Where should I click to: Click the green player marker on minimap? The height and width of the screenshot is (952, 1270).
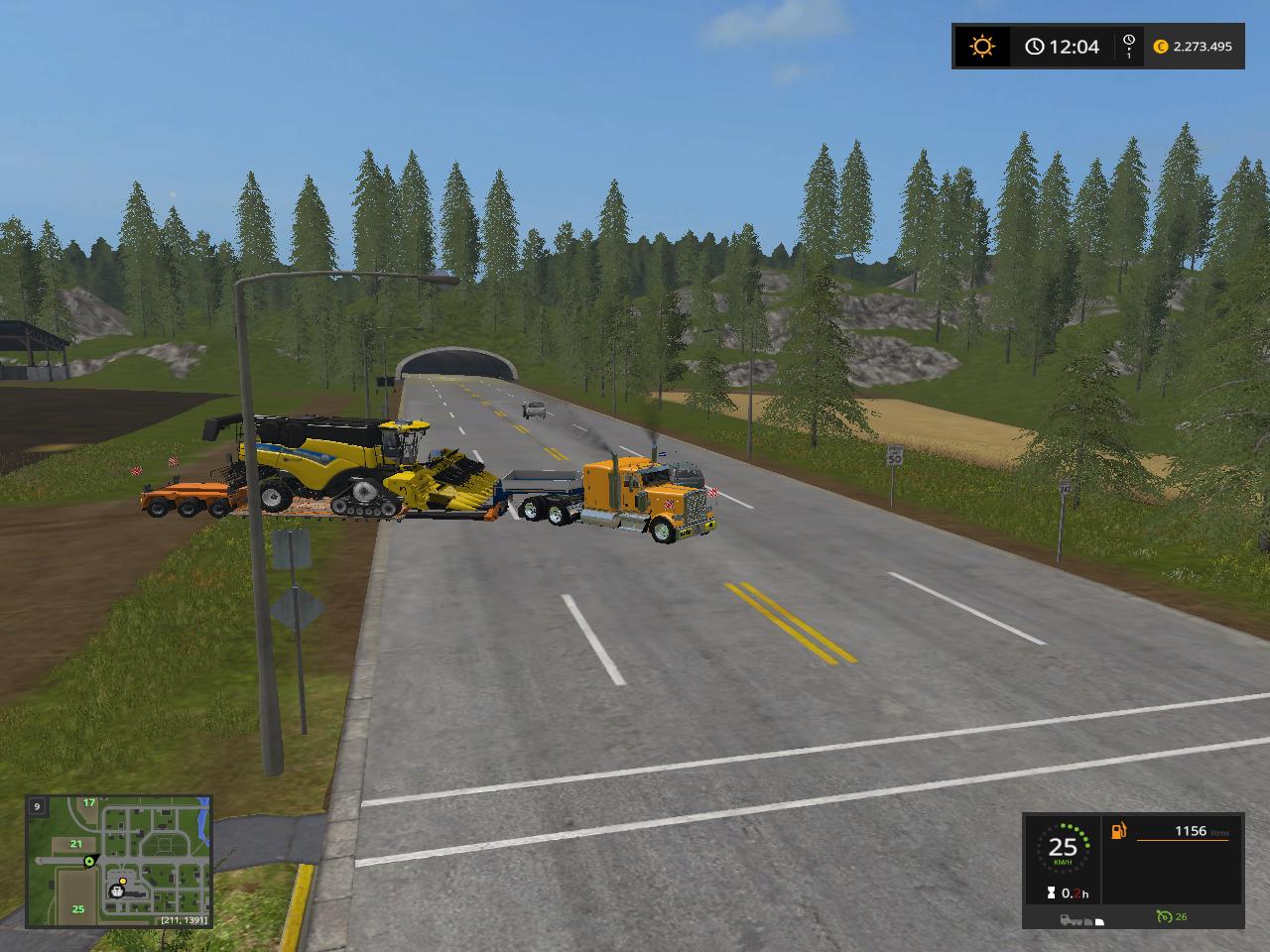[x=89, y=861]
